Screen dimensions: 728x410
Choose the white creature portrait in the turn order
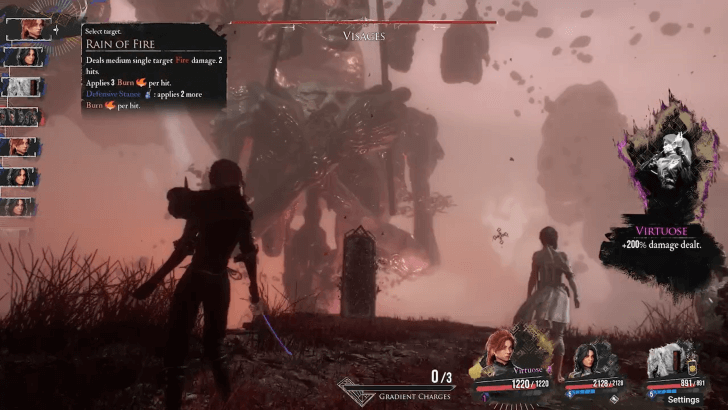[x=21, y=87]
